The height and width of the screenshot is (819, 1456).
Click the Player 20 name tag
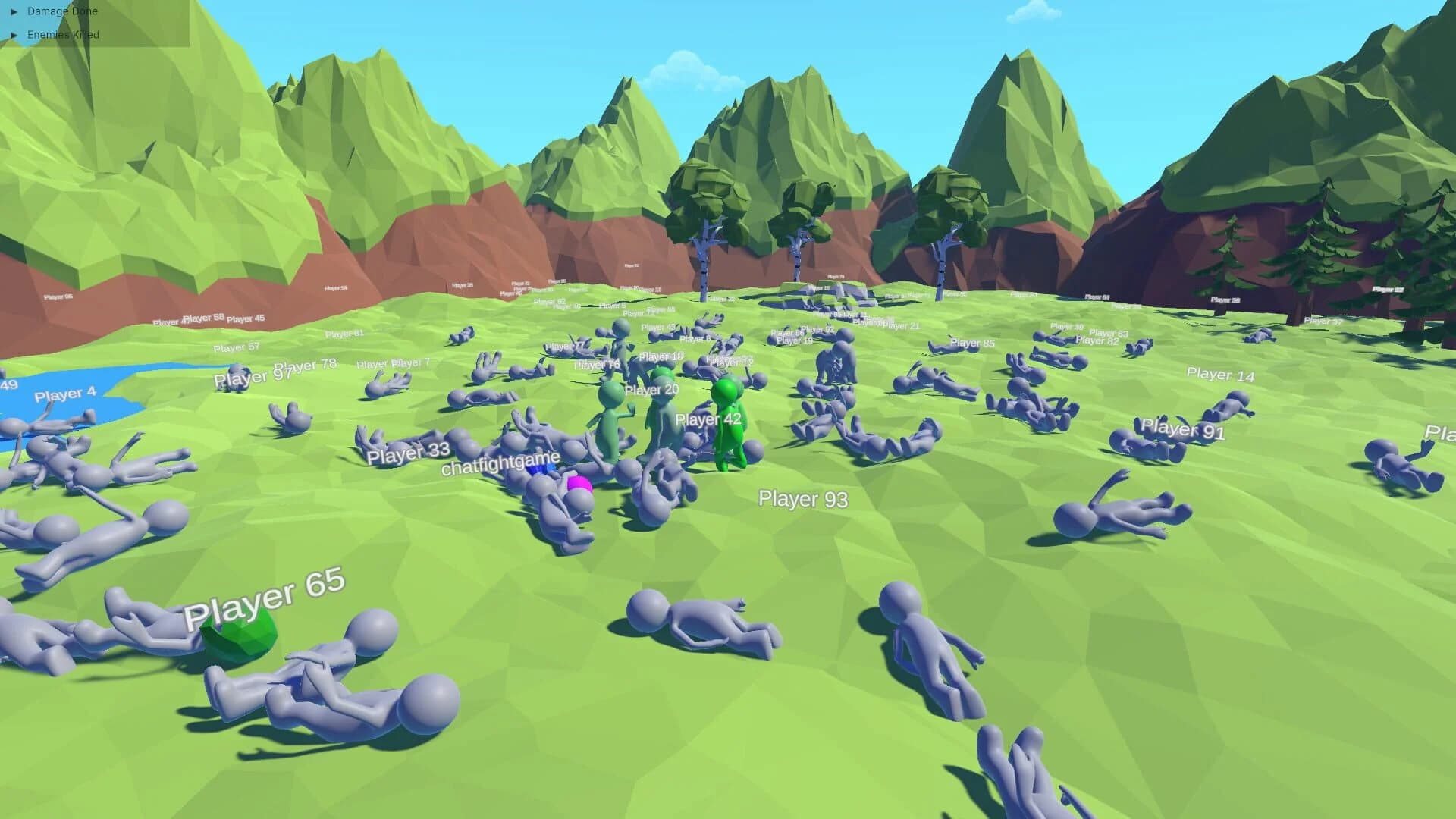click(651, 390)
